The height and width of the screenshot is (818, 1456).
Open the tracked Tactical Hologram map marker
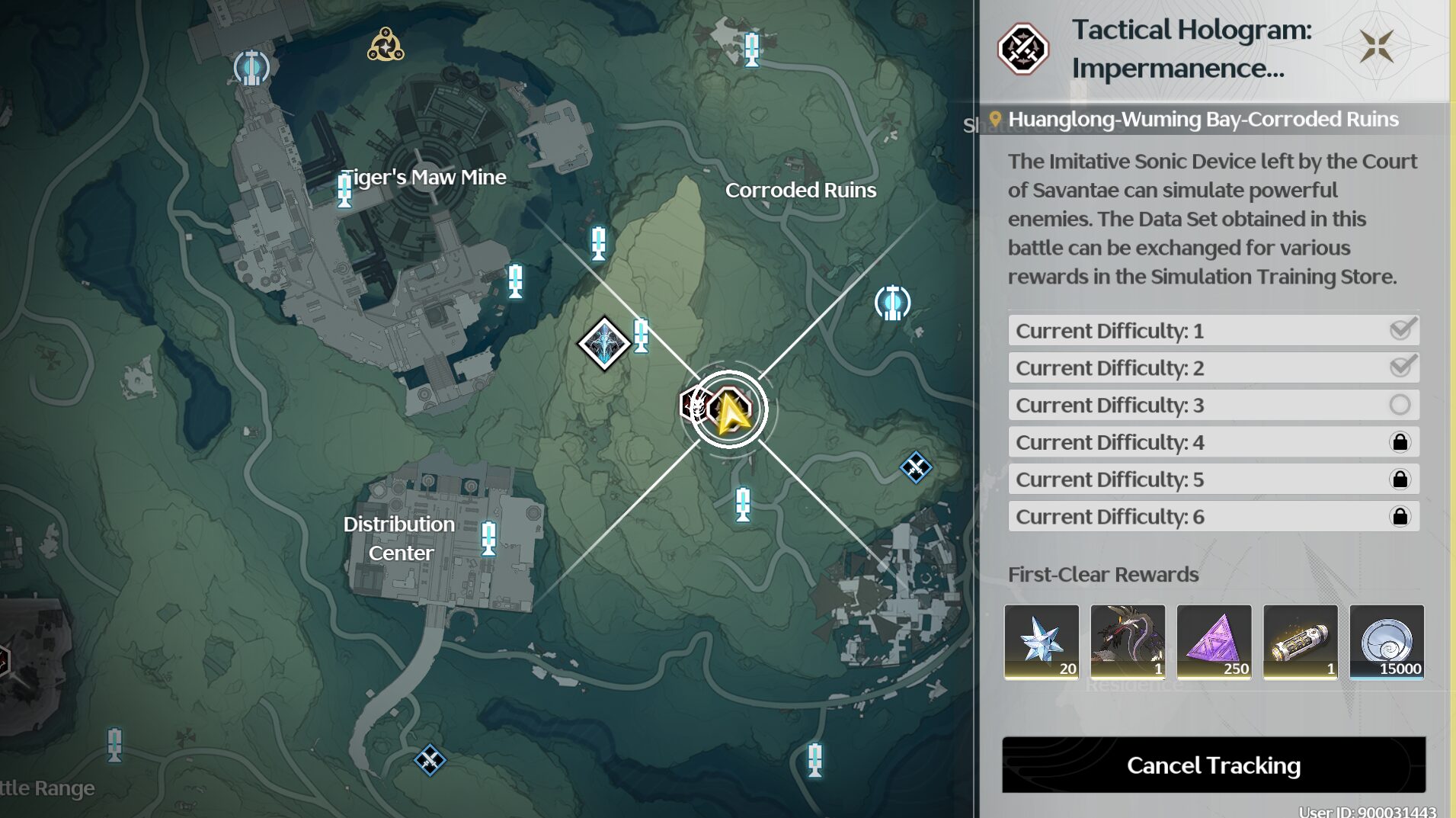click(x=729, y=410)
